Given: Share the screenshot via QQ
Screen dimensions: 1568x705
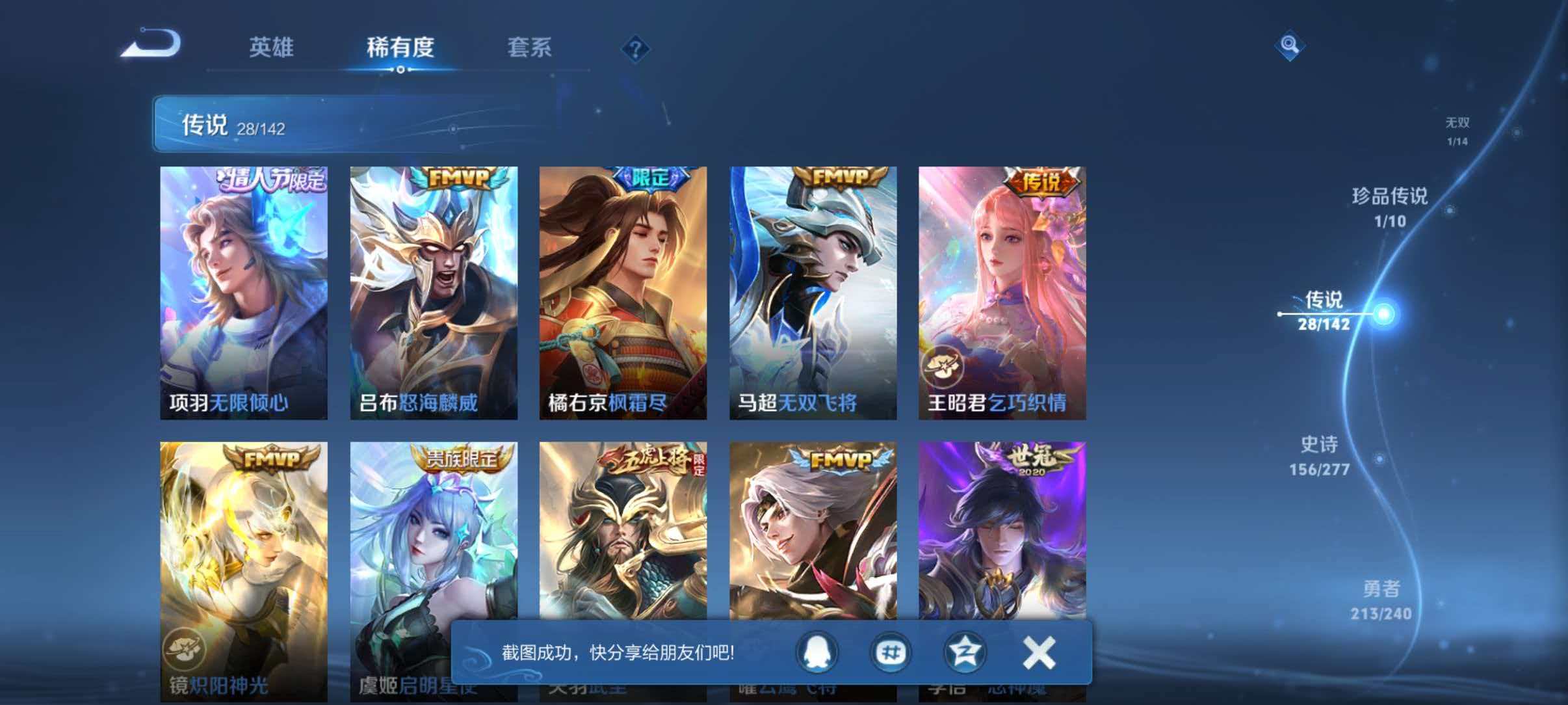Looking at the screenshot, I should click(x=817, y=653).
